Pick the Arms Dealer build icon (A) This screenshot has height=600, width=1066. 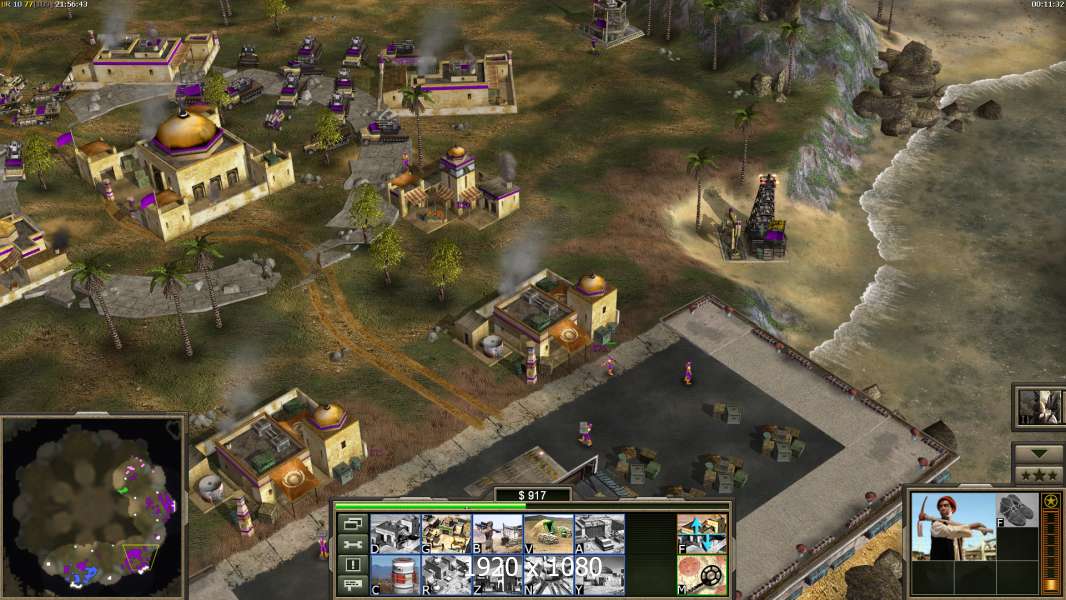pyautogui.click(x=599, y=533)
